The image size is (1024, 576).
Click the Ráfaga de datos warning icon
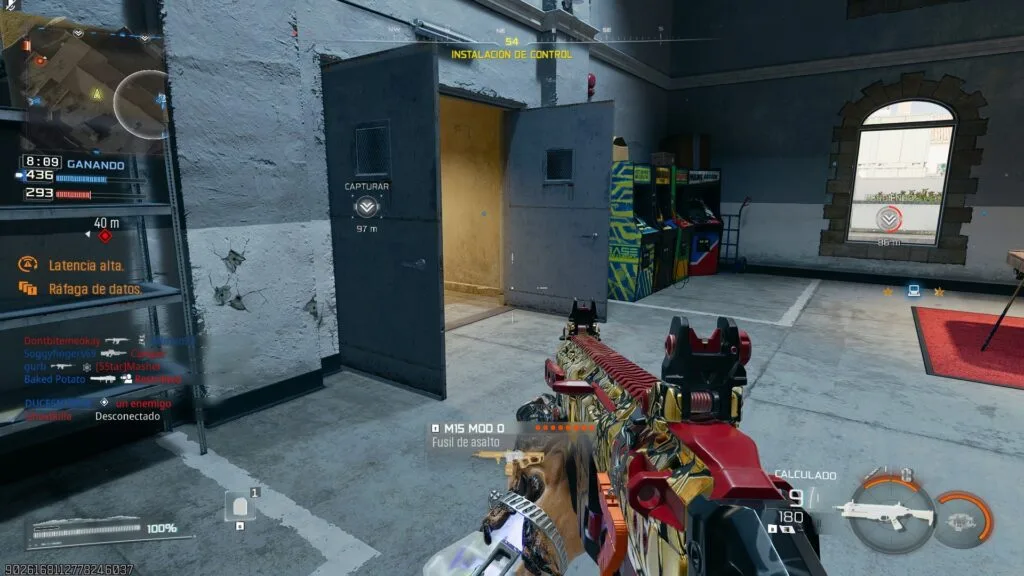coord(27,289)
